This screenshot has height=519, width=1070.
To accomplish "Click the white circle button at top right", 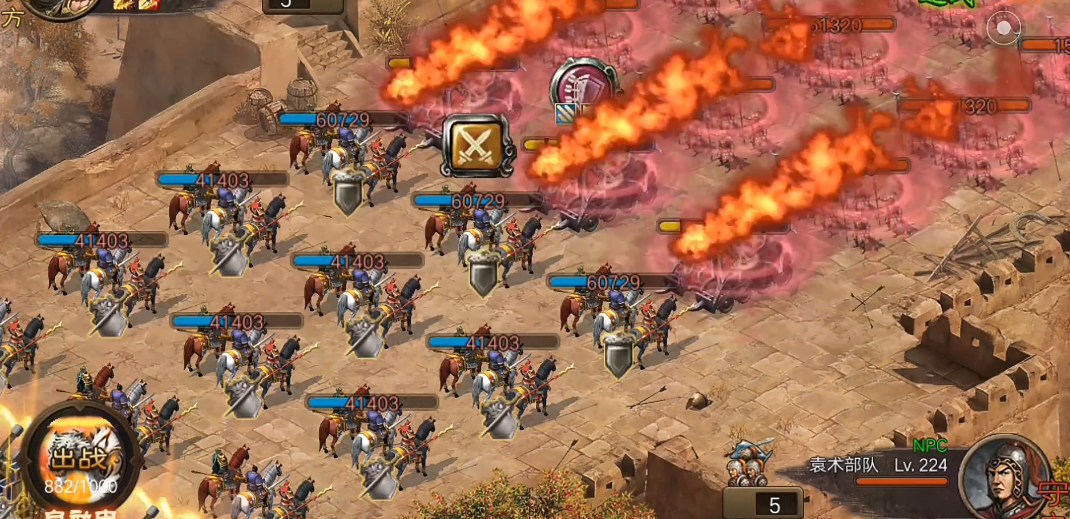I will pos(1003,27).
